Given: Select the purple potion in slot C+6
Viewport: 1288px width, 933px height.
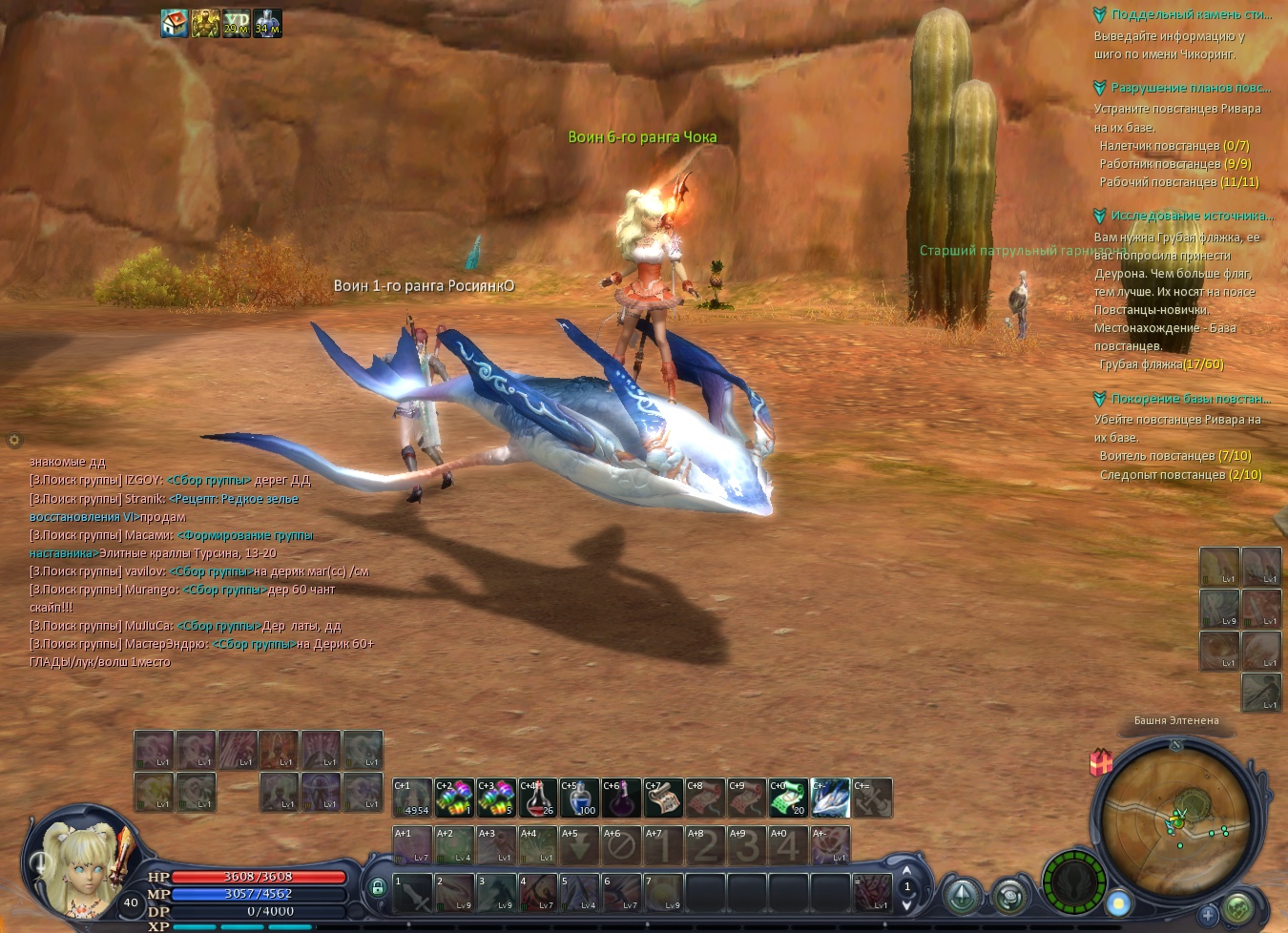Looking at the screenshot, I should point(621,798).
